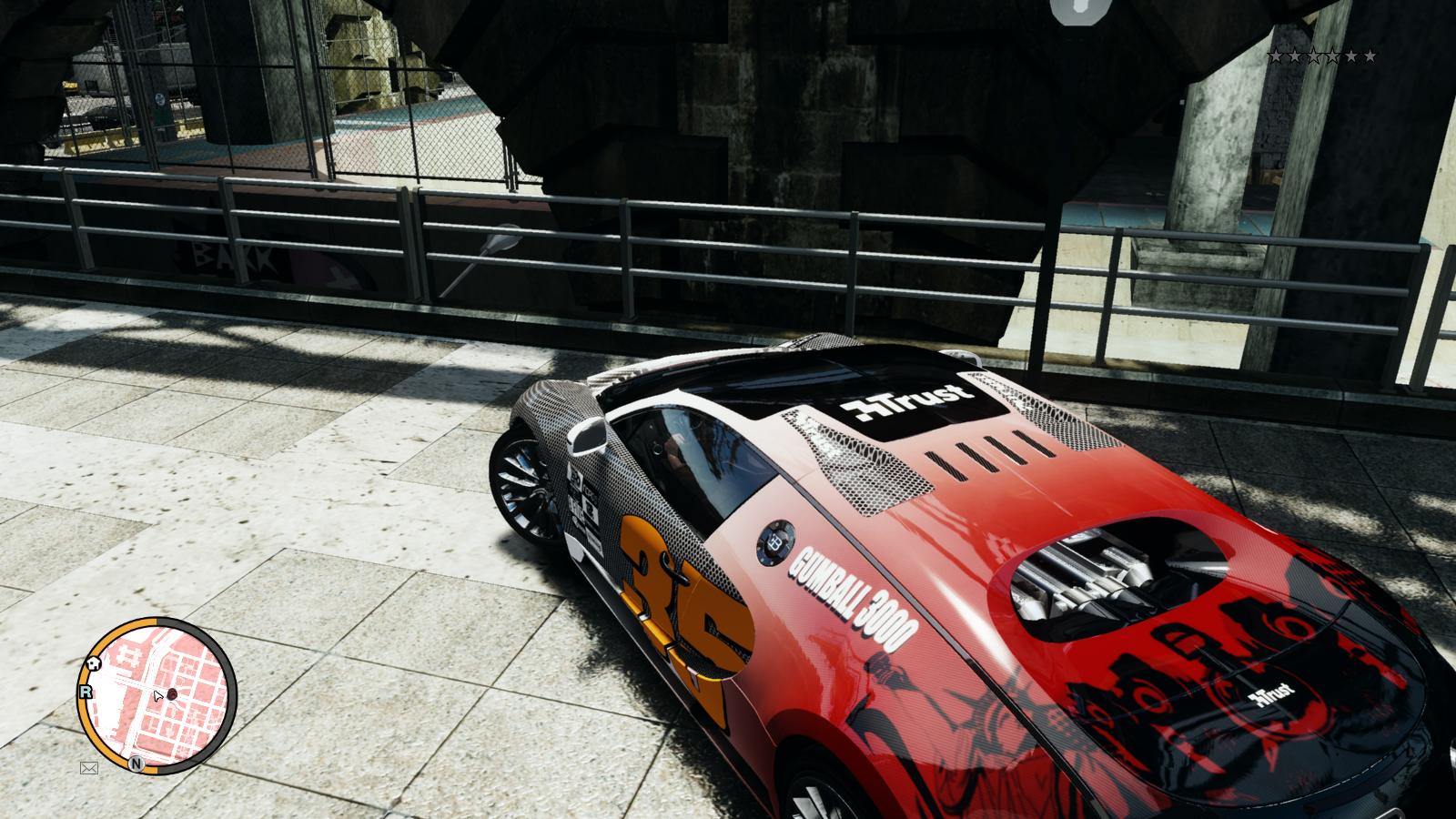Select the safehouse marker on the radar
This screenshot has width=1456, height=819.
pyautogui.click(x=95, y=663)
